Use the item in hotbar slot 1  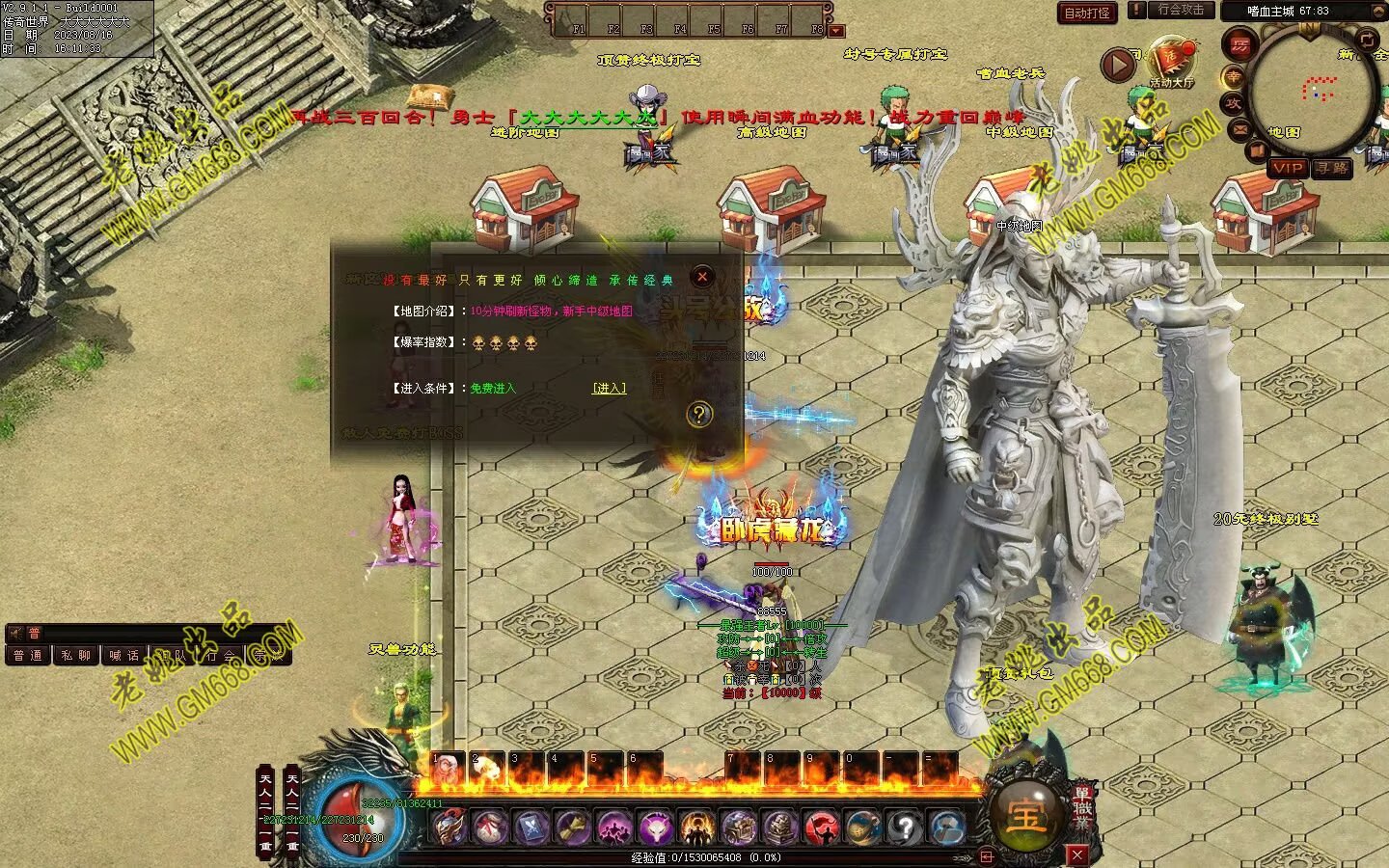click(446, 771)
